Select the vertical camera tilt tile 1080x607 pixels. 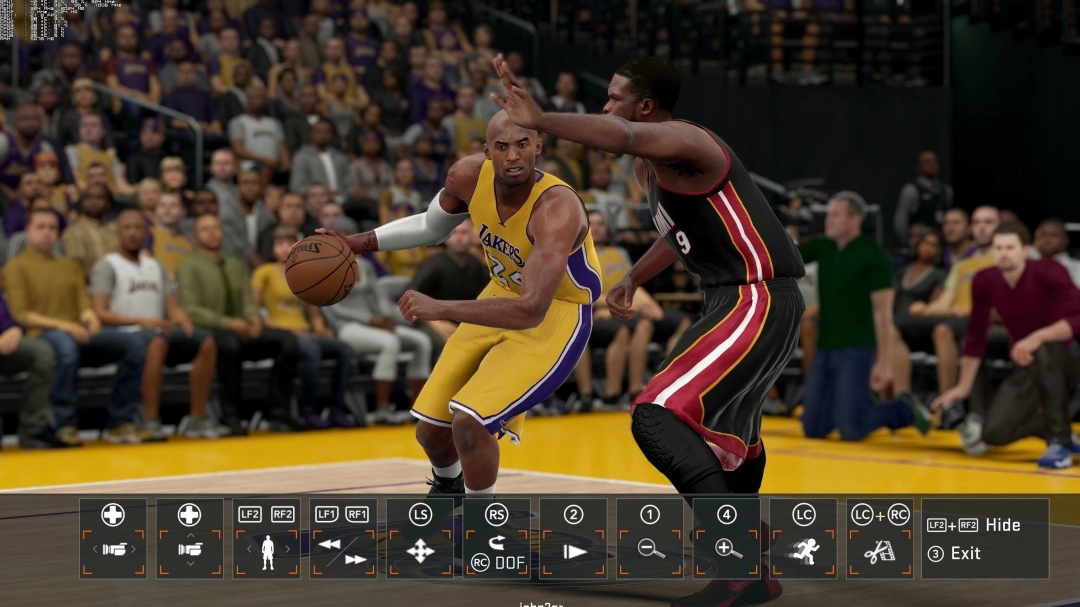tap(190, 539)
